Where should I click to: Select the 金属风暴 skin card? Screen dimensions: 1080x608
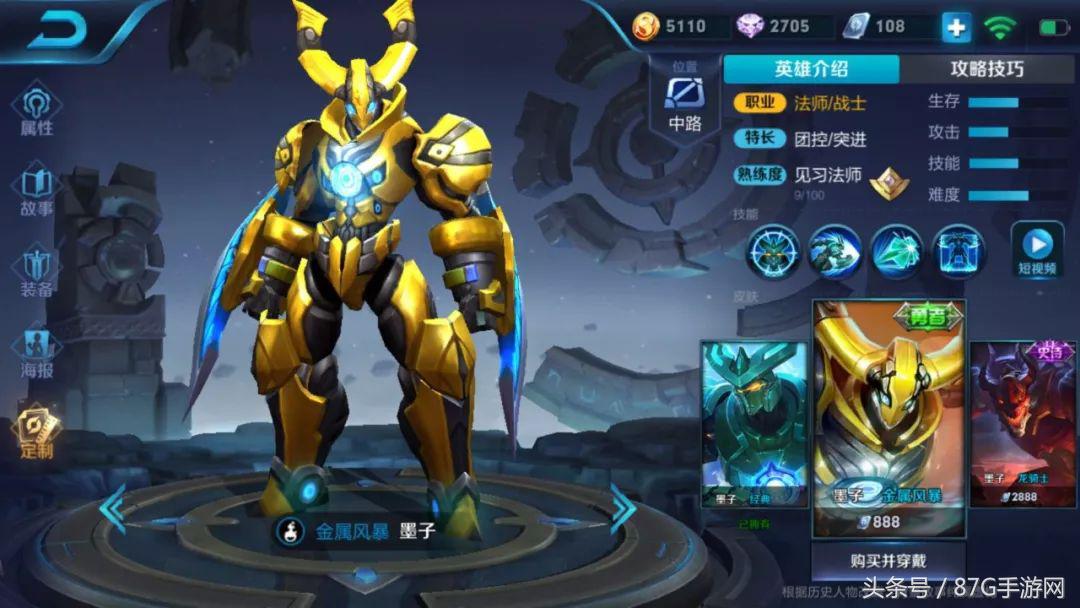888,417
